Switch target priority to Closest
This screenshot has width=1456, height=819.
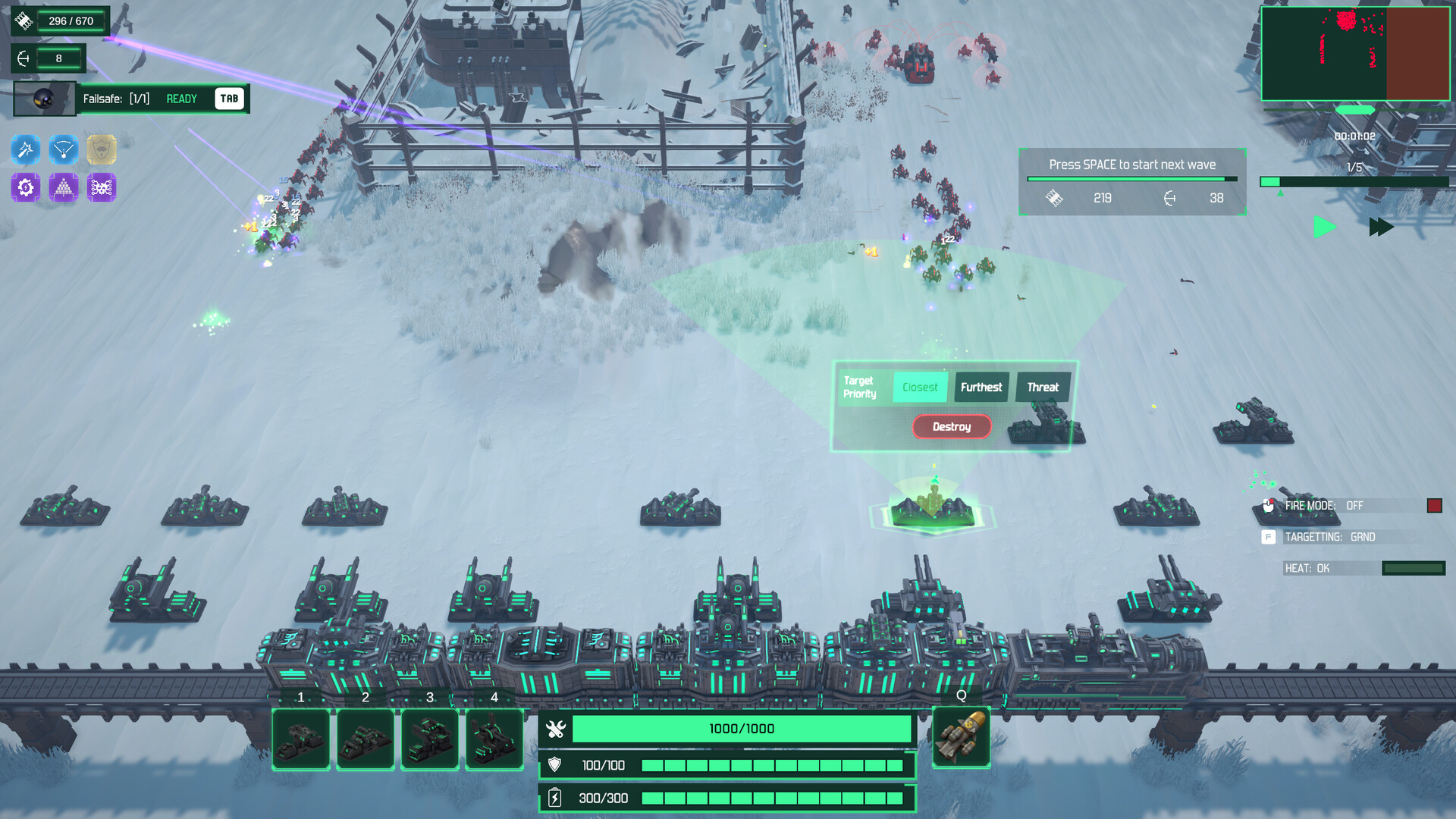click(x=920, y=387)
